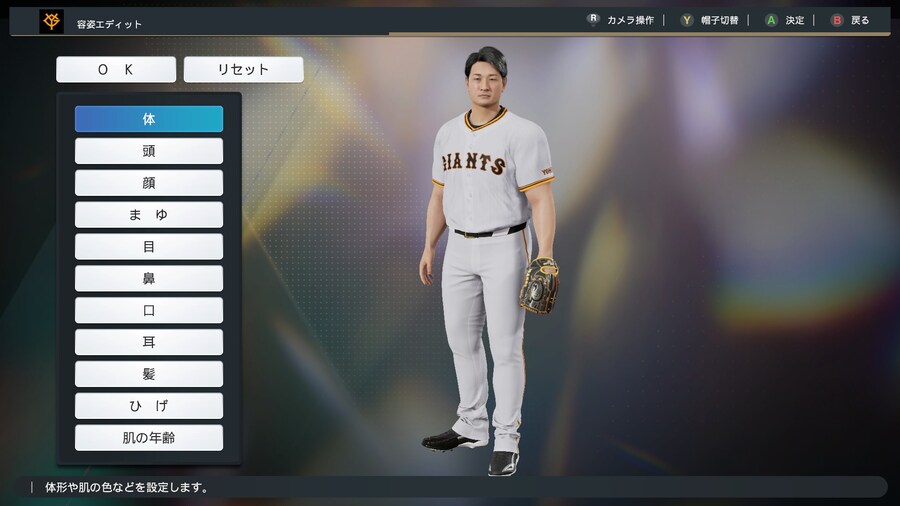Select the 口 mouth entry
This screenshot has width=900, height=506.
149,310
